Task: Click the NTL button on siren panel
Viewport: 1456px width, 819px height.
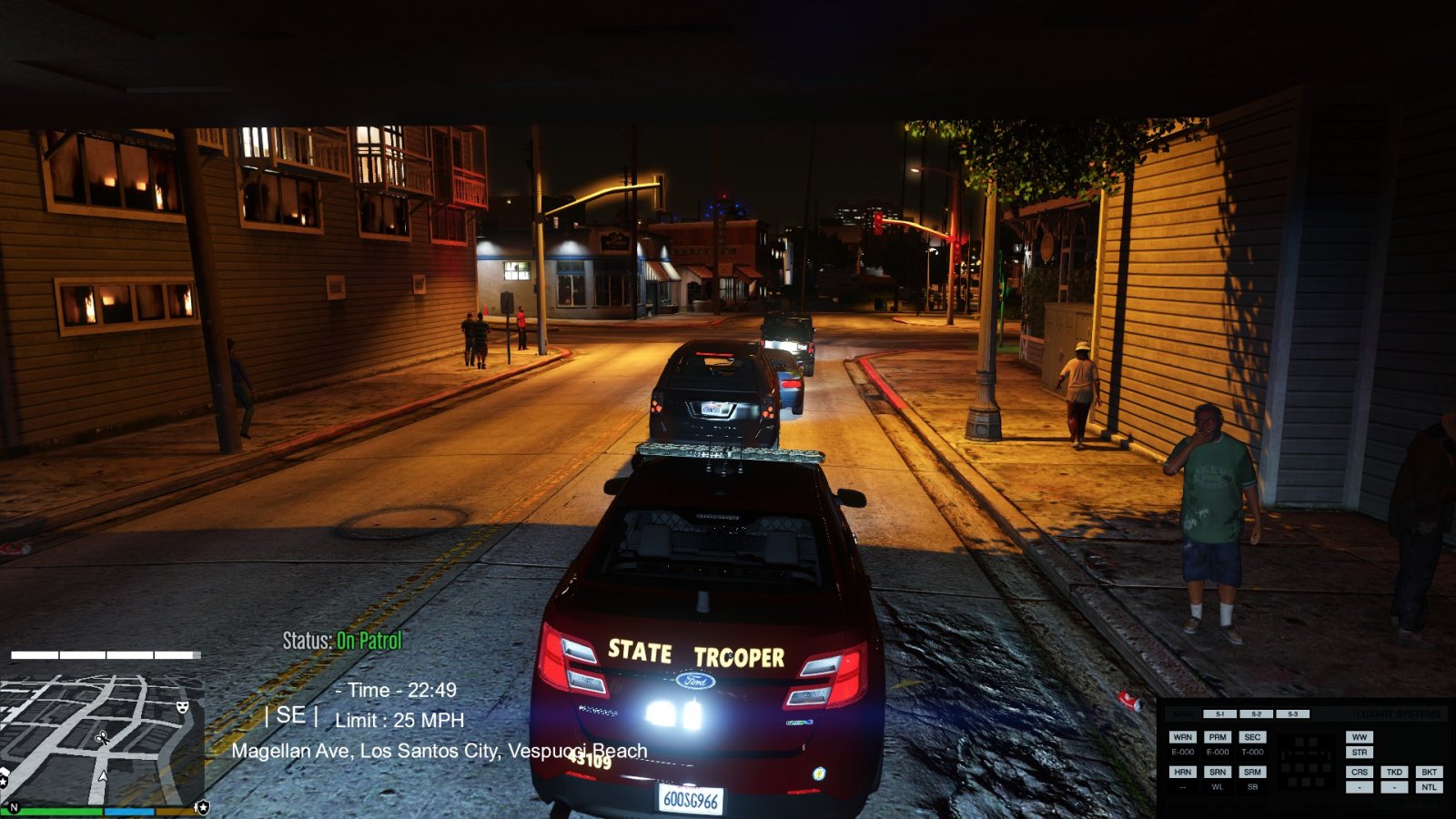Action: (x=1429, y=787)
